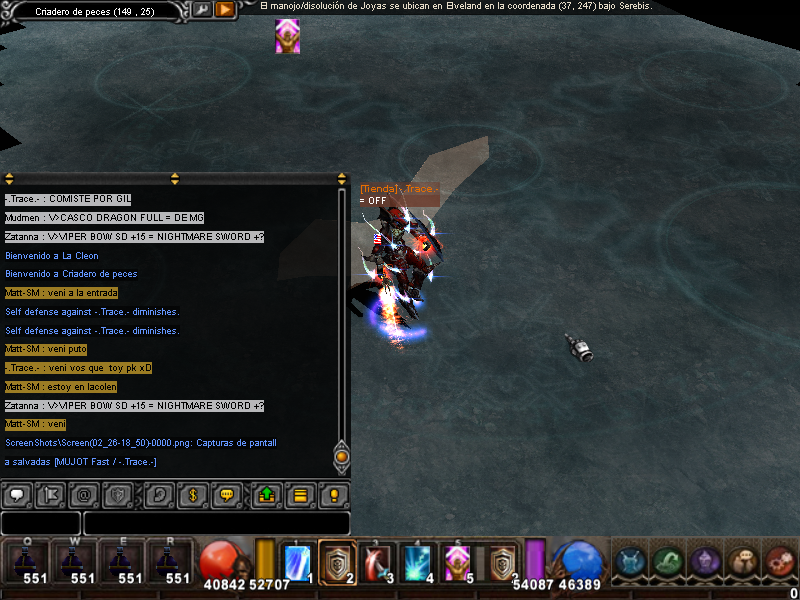Toggle the speech bubble chat button

click(x=16, y=494)
